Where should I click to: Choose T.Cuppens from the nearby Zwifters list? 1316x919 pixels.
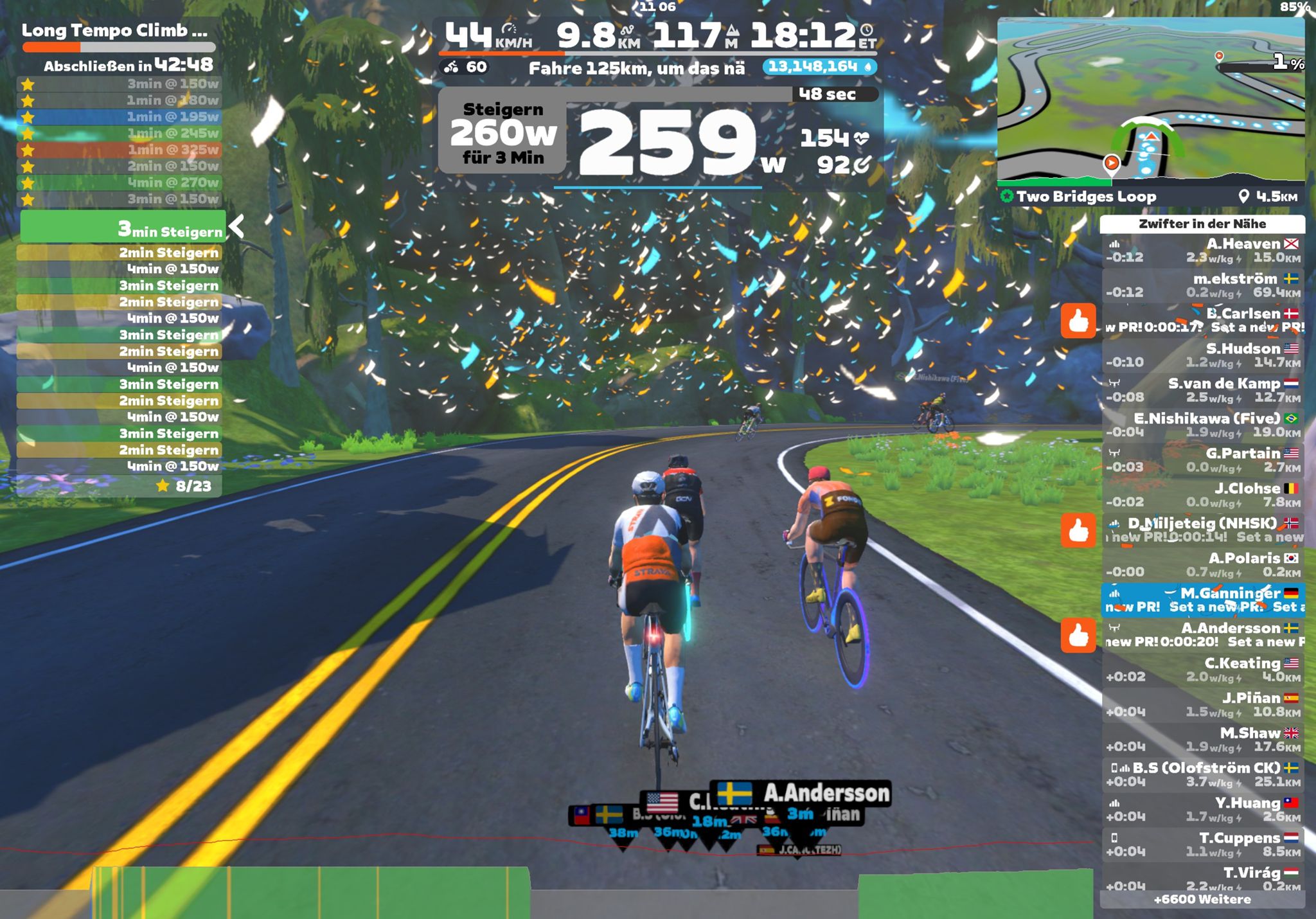(1202, 844)
